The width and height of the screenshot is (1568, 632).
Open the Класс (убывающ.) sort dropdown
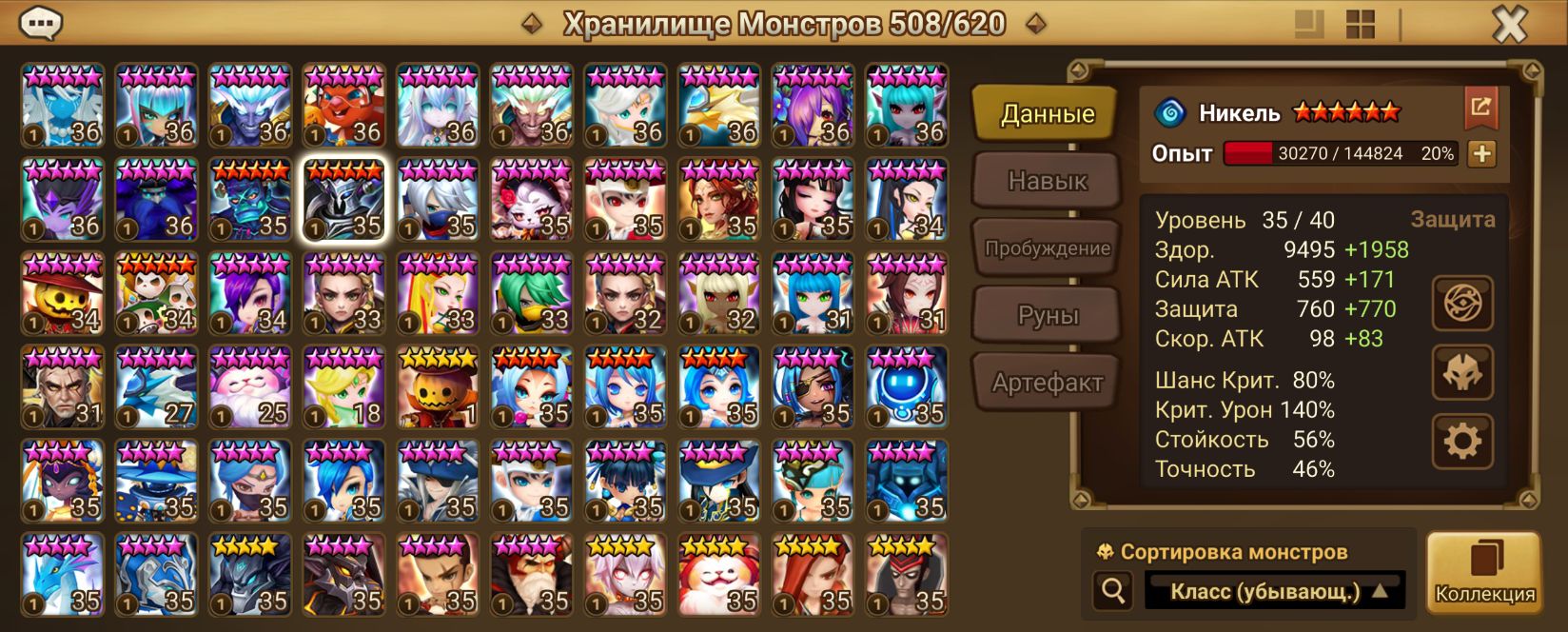point(1277,592)
